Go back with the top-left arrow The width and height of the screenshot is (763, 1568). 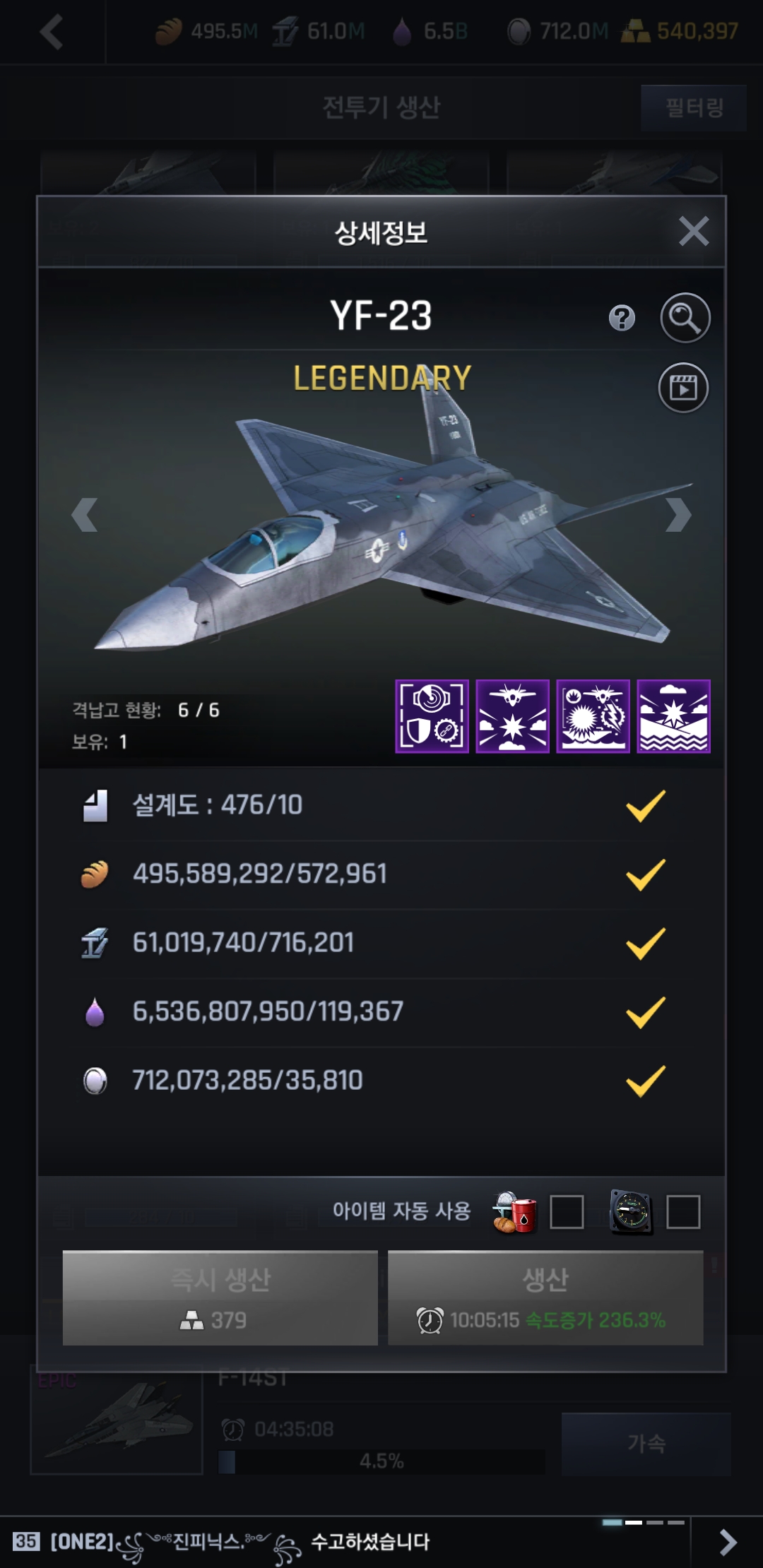(52, 32)
